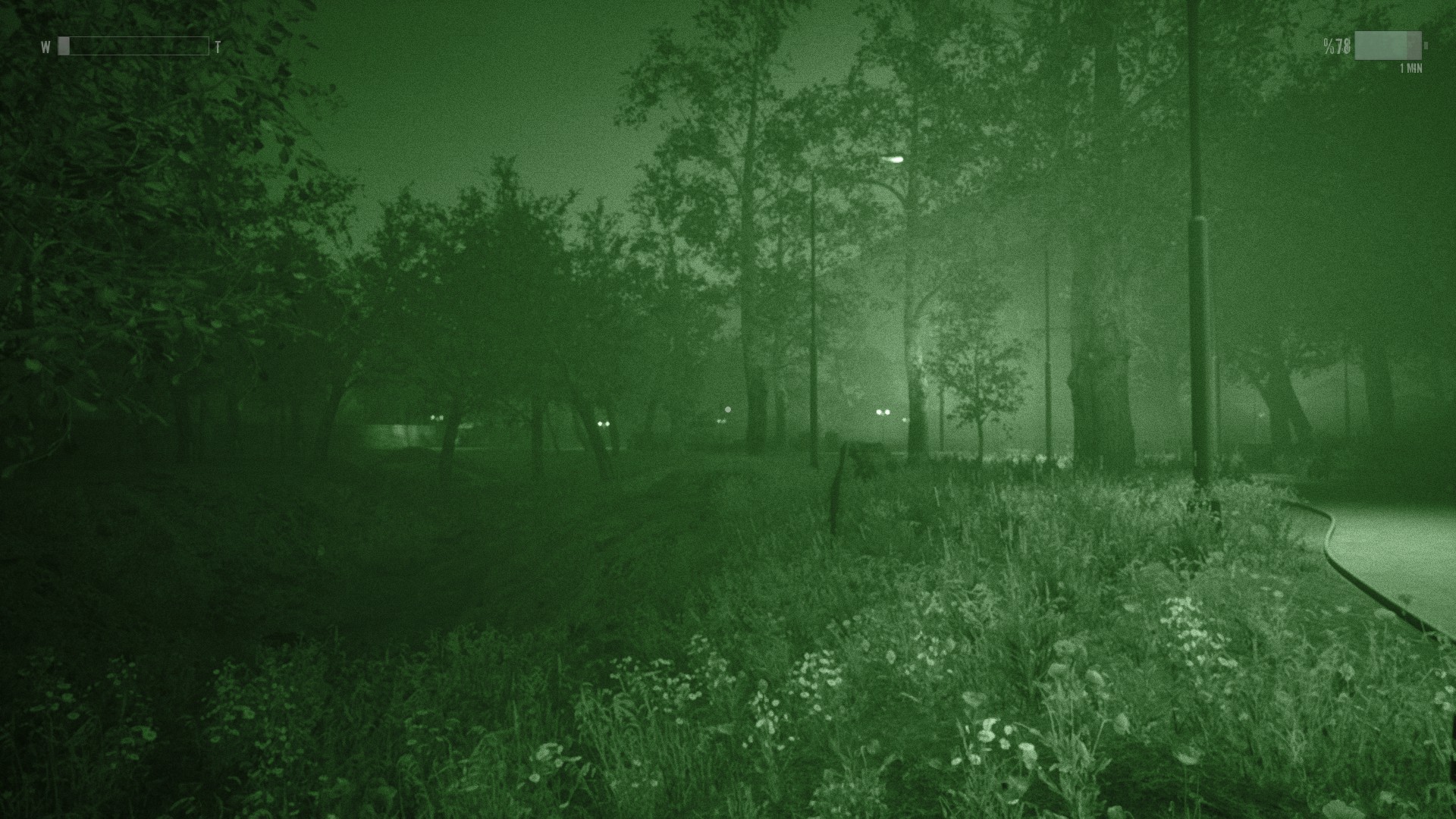Toggle the camcorder zoom indicator bar
The image size is (1456, 819).
(133, 46)
